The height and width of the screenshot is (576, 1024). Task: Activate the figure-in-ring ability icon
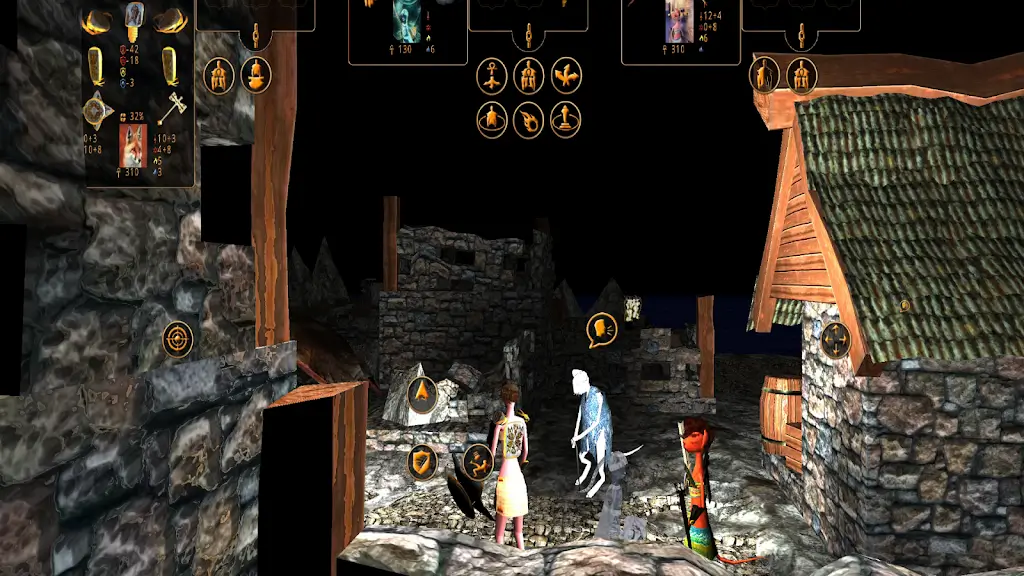(x=492, y=121)
